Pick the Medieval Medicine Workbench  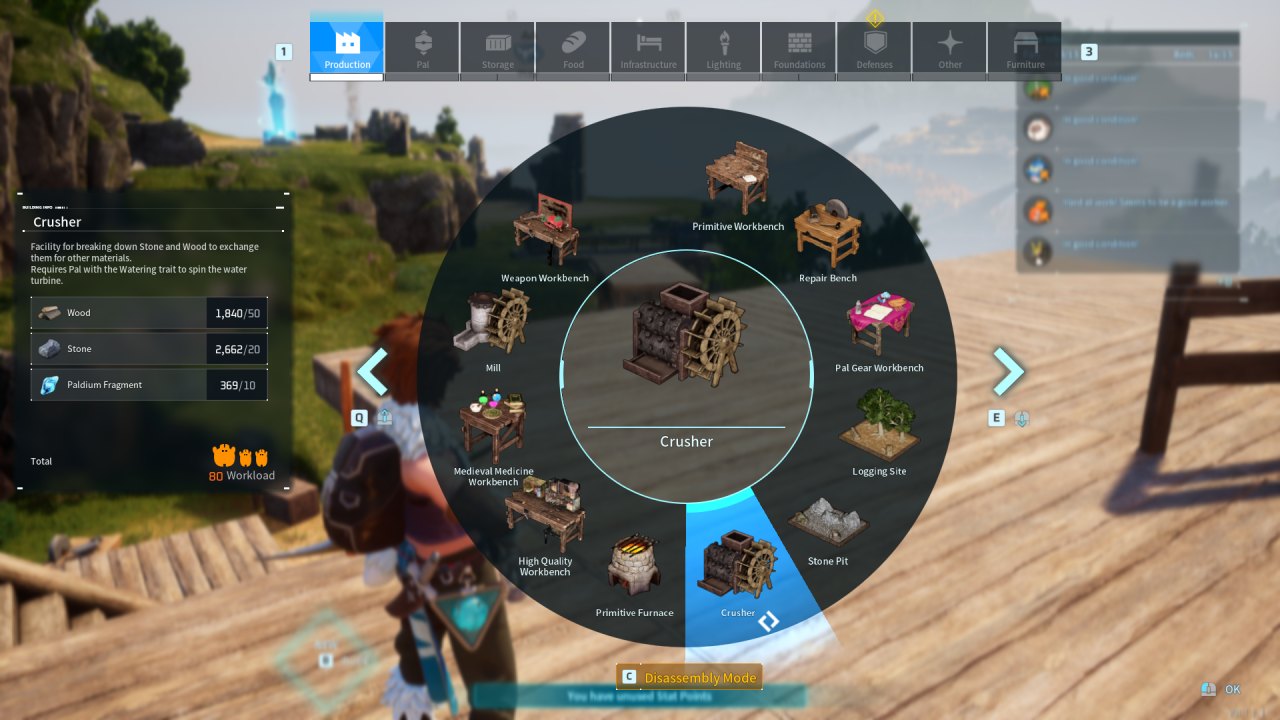click(493, 425)
